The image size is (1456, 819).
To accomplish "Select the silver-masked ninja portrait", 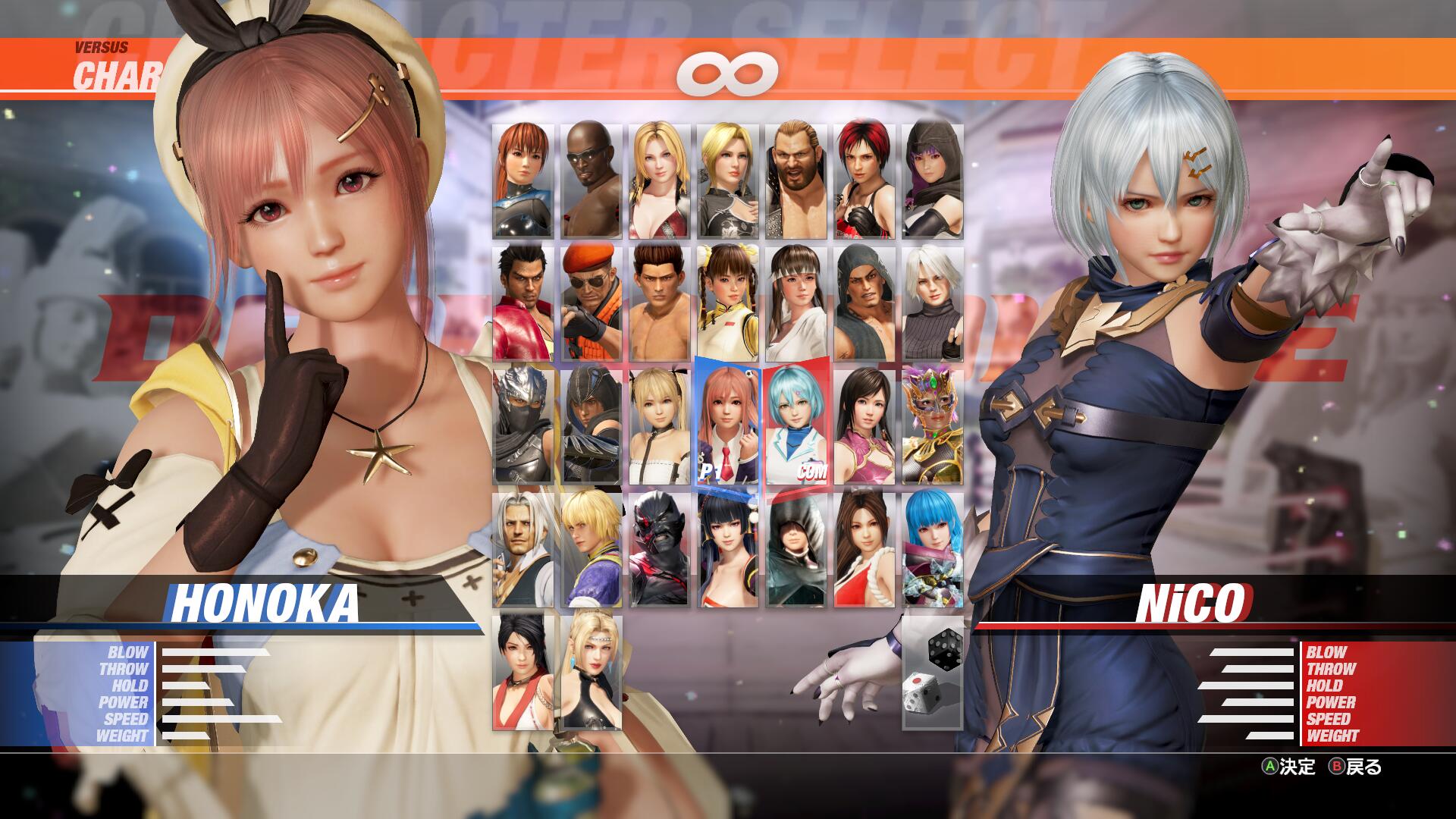I will pos(523,426).
